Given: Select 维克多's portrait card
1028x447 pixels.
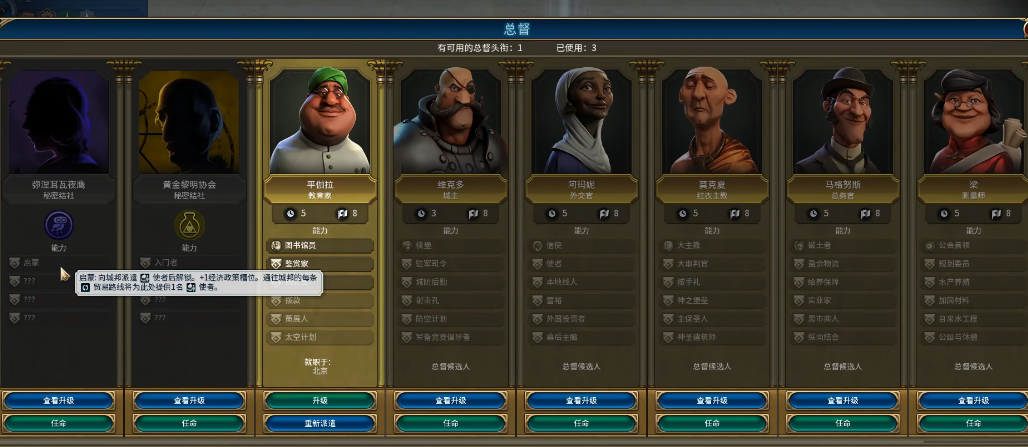Looking at the screenshot, I should click(451, 120).
